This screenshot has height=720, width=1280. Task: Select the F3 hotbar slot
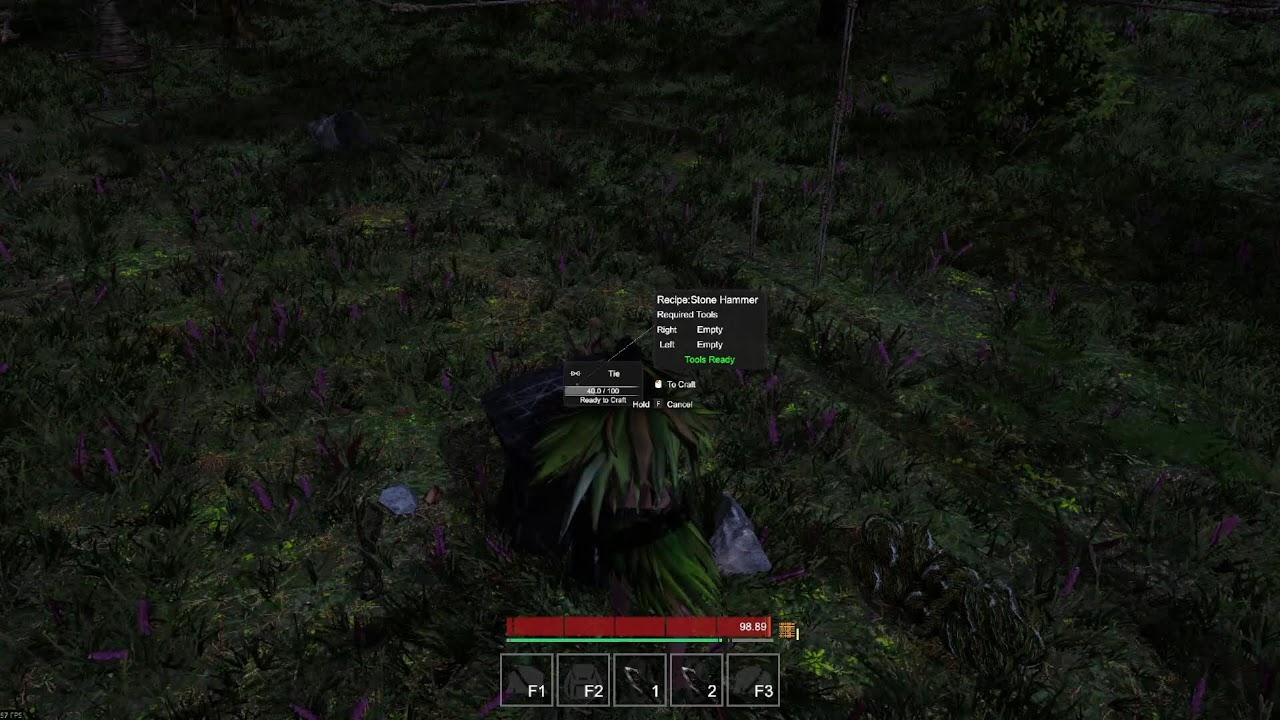[x=753, y=680]
